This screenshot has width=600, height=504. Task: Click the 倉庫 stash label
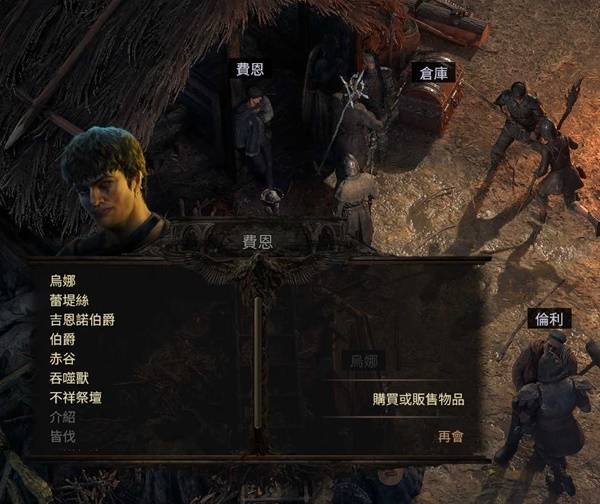click(434, 73)
